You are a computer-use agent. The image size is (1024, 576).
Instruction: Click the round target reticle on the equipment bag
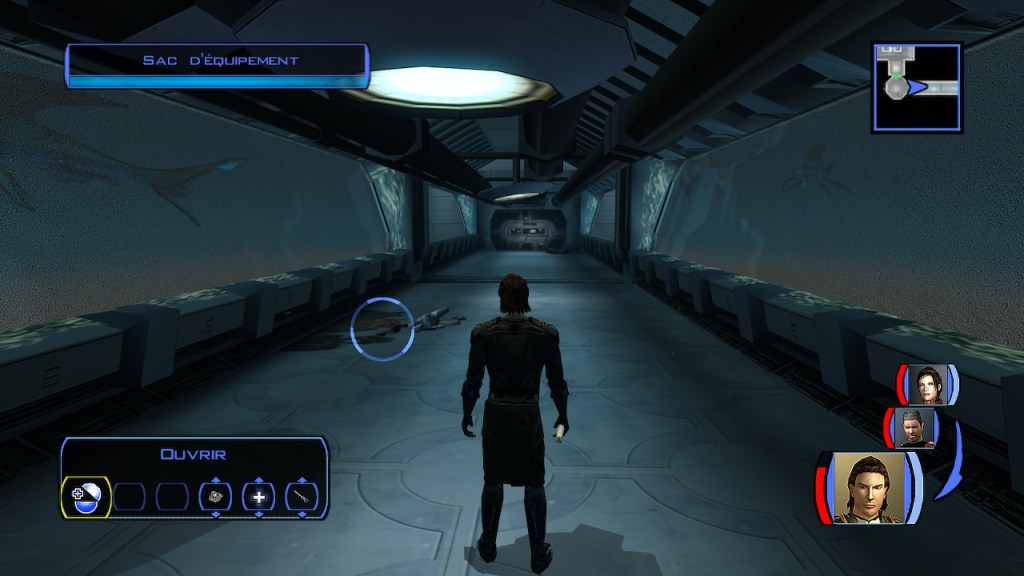click(382, 328)
